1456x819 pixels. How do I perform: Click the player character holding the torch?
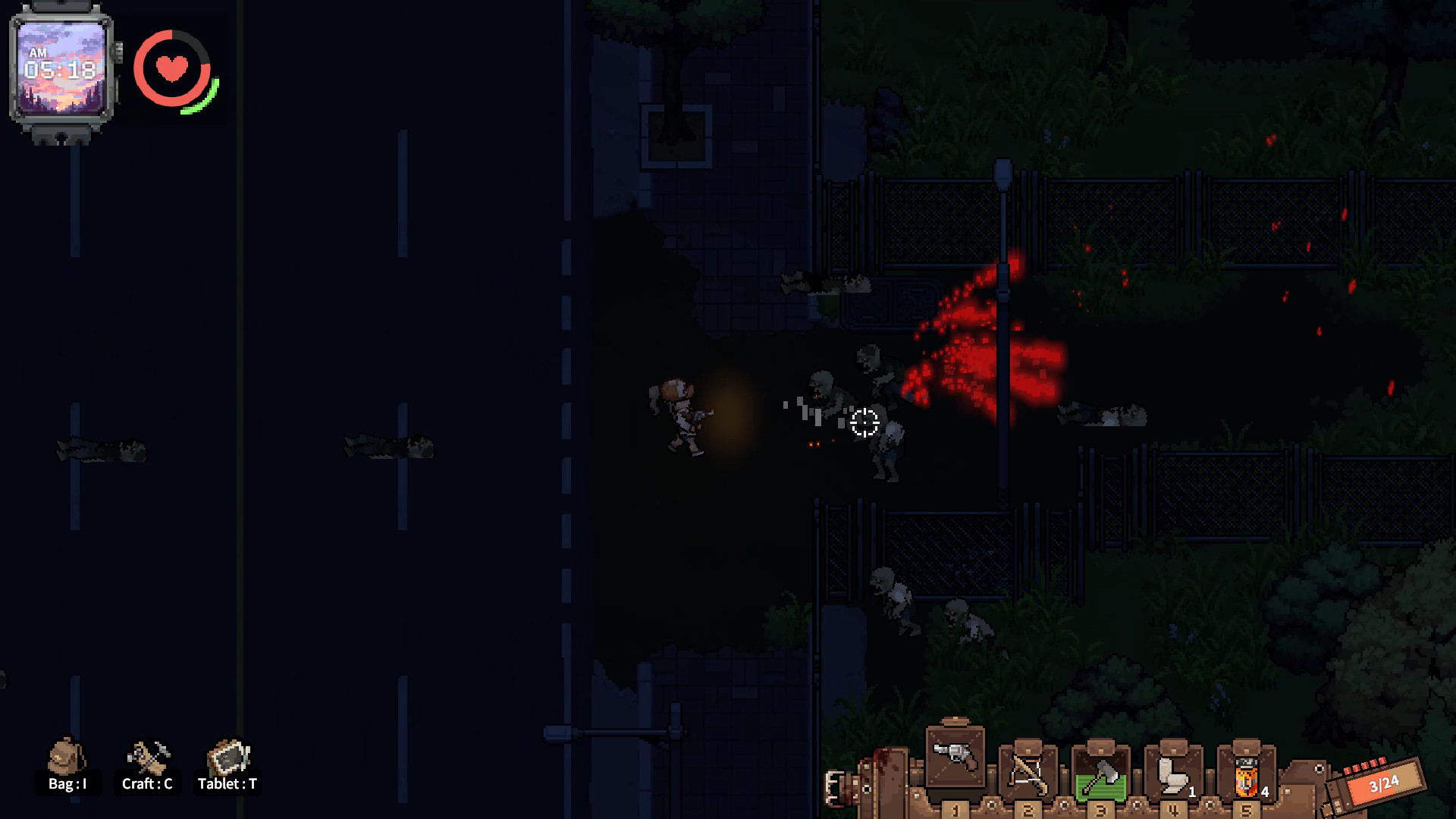(685, 413)
